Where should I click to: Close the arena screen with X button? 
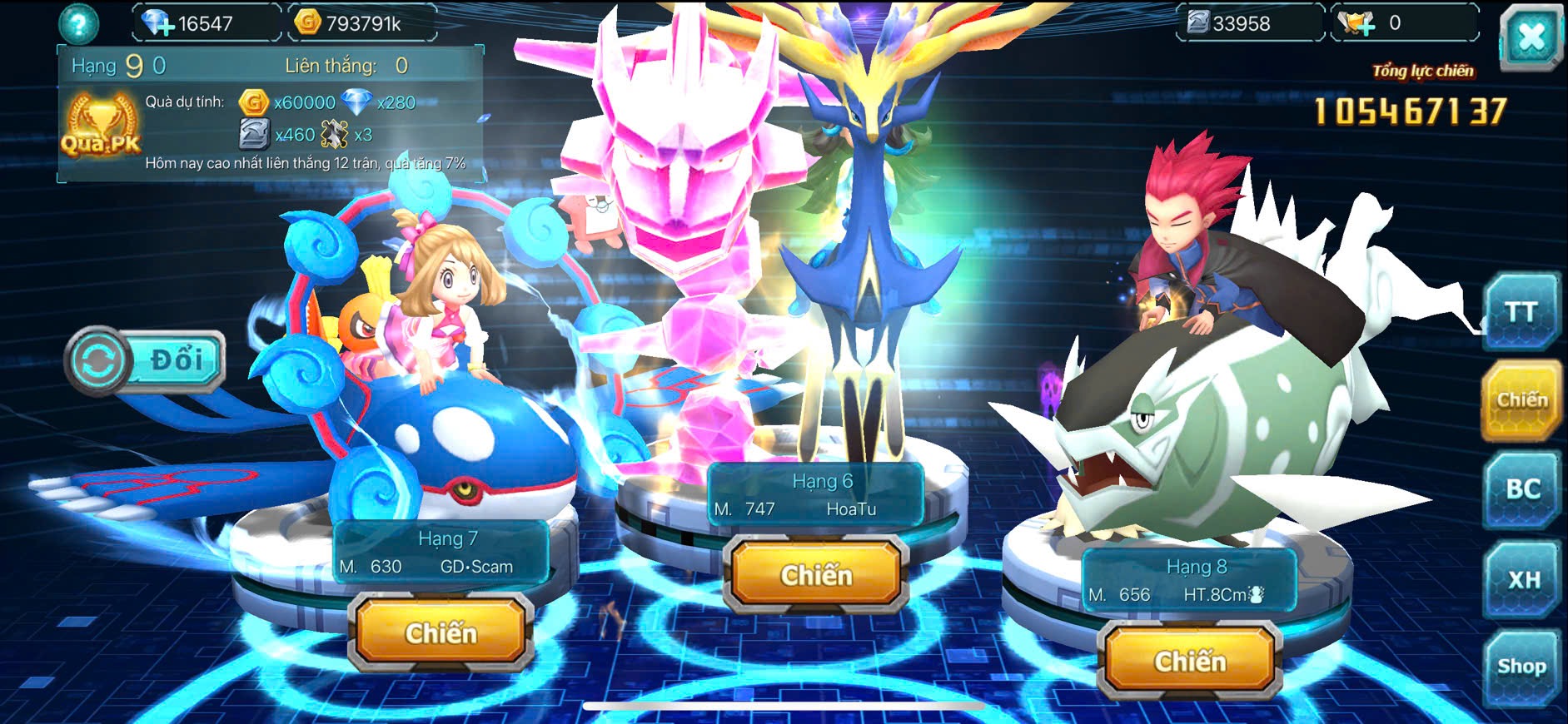point(1531,37)
